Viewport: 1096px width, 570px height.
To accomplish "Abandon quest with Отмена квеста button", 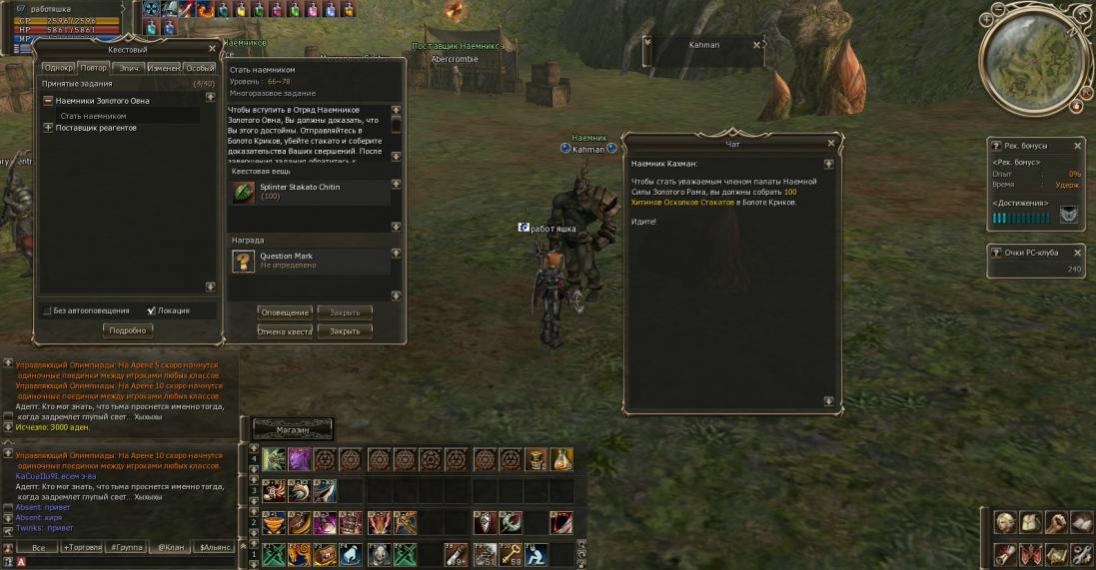I will click(x=285, y=331).
